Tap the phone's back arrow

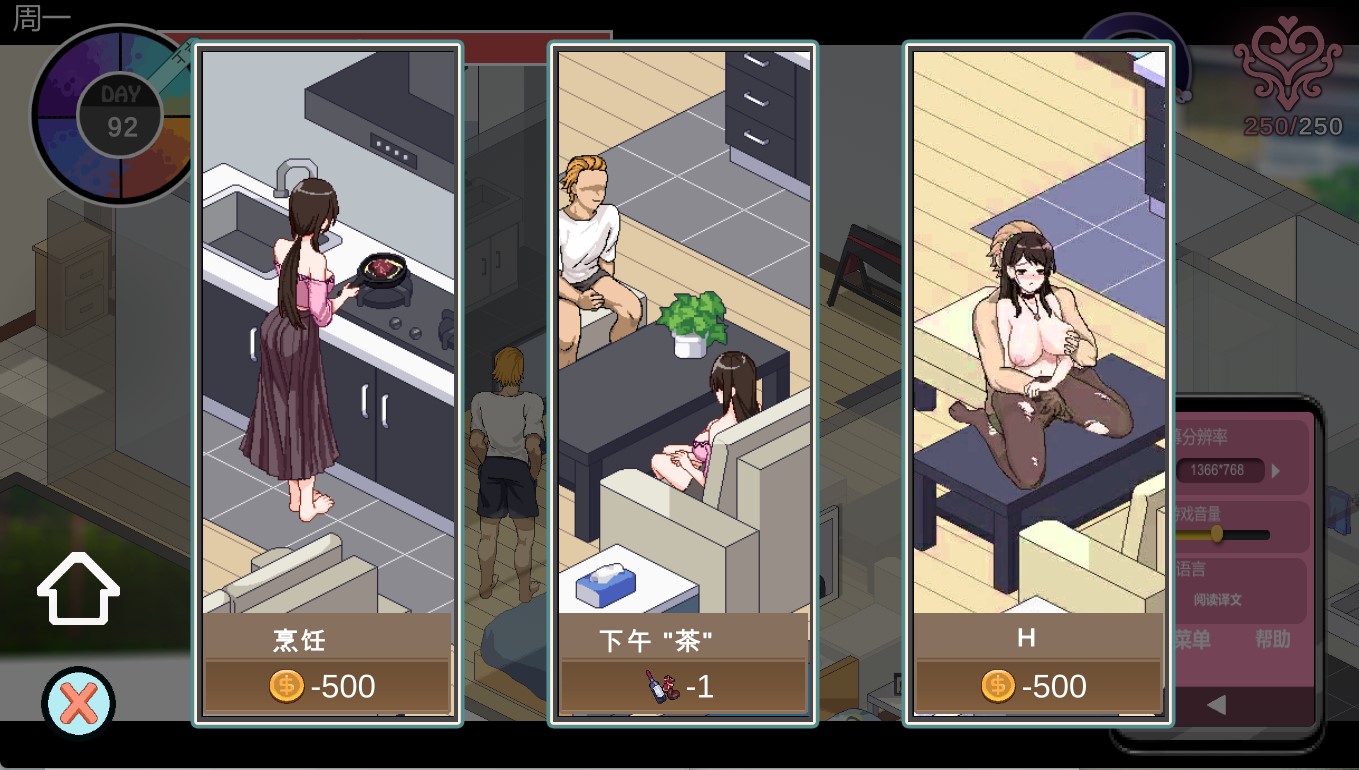1216,706
